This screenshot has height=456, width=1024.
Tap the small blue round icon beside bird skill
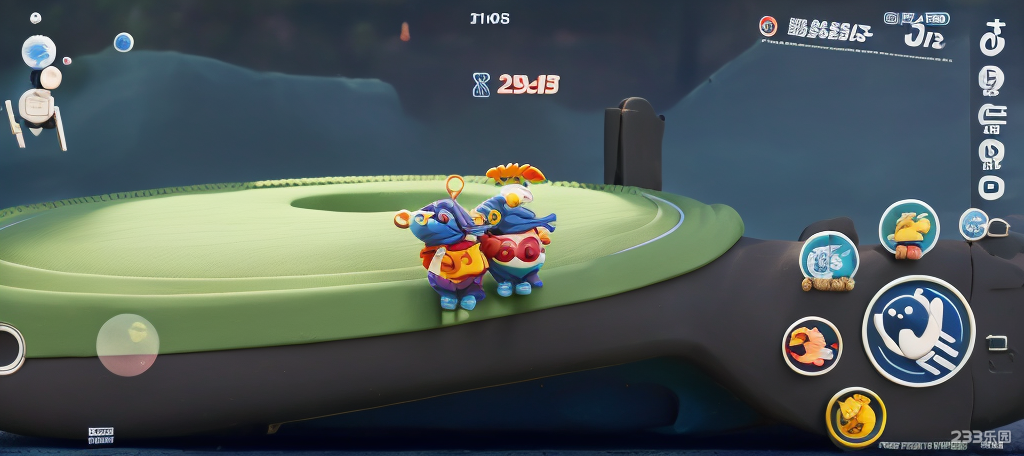(972, 223)
